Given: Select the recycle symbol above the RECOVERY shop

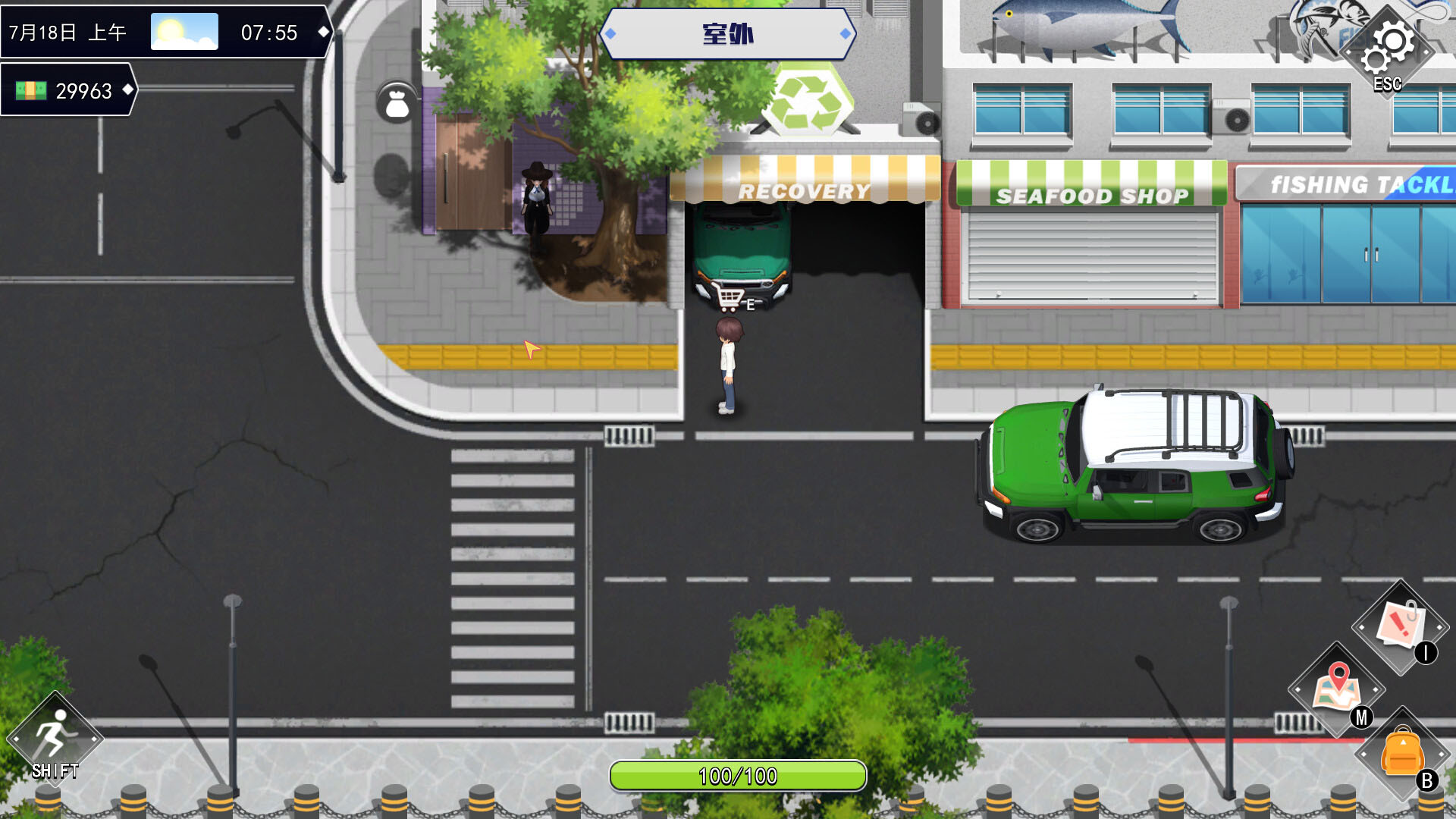Looking at the screenshot, I should pyautogui.click(x=808, y=99).
